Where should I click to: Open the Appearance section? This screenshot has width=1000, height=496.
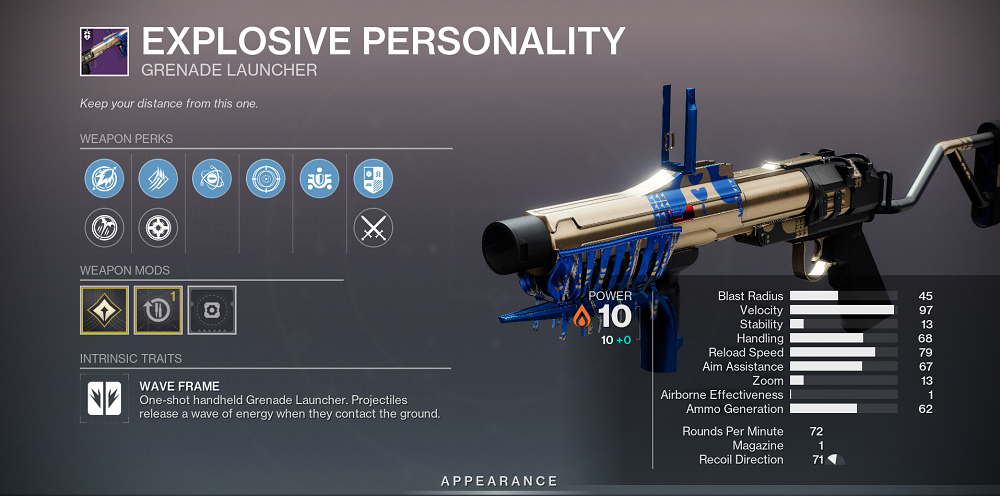(x=500, y=482)
